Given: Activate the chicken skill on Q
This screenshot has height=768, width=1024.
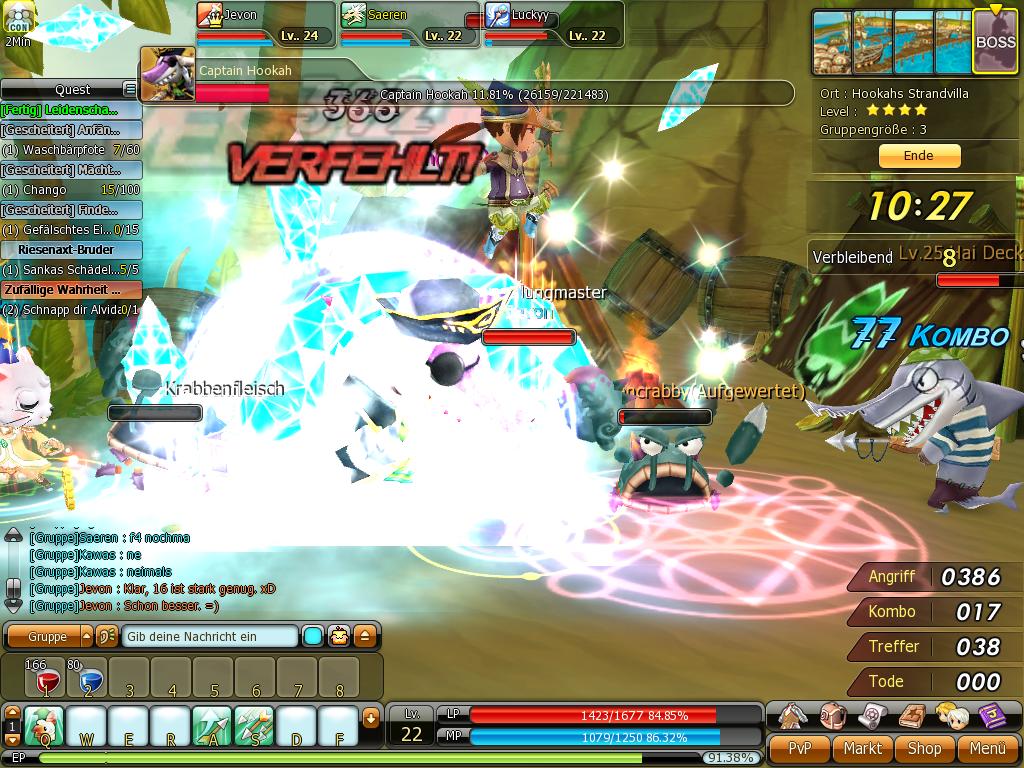Looking at the screenshot, I should (x=45, y=725).
